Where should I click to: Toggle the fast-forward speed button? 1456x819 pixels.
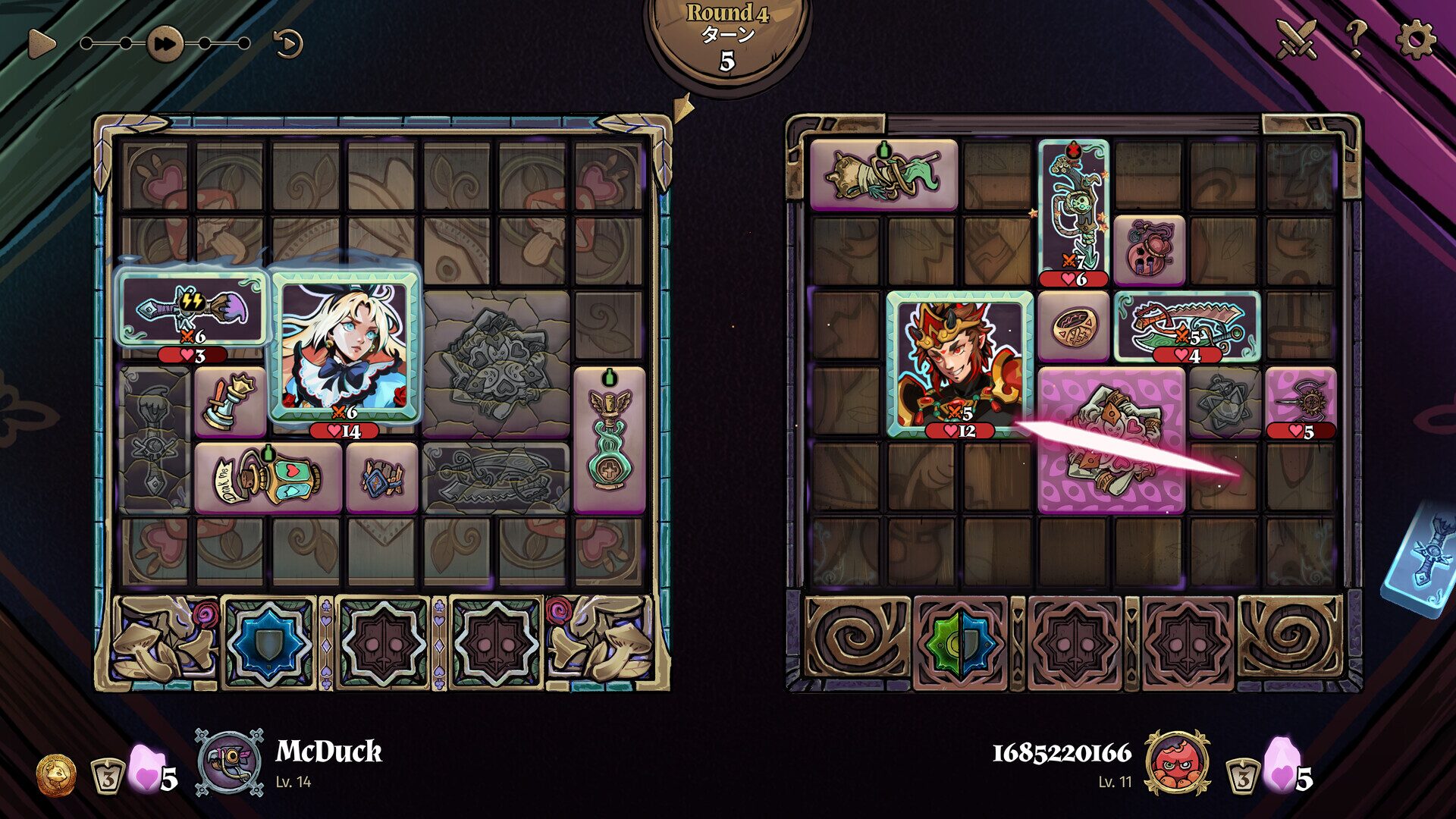tap(165, 43)
